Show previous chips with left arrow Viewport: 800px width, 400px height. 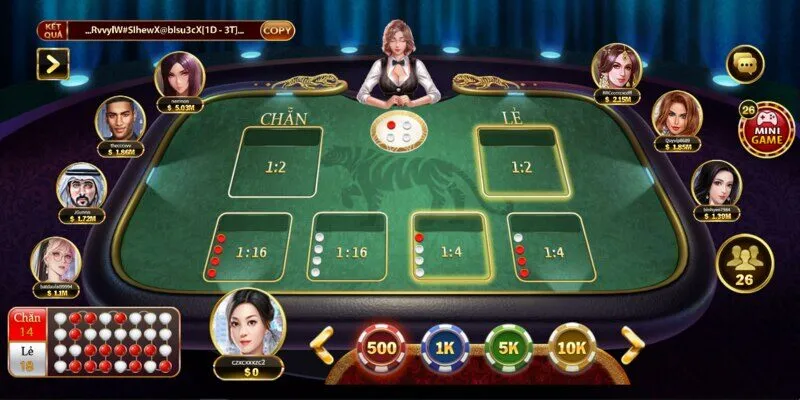click(322, 345)
